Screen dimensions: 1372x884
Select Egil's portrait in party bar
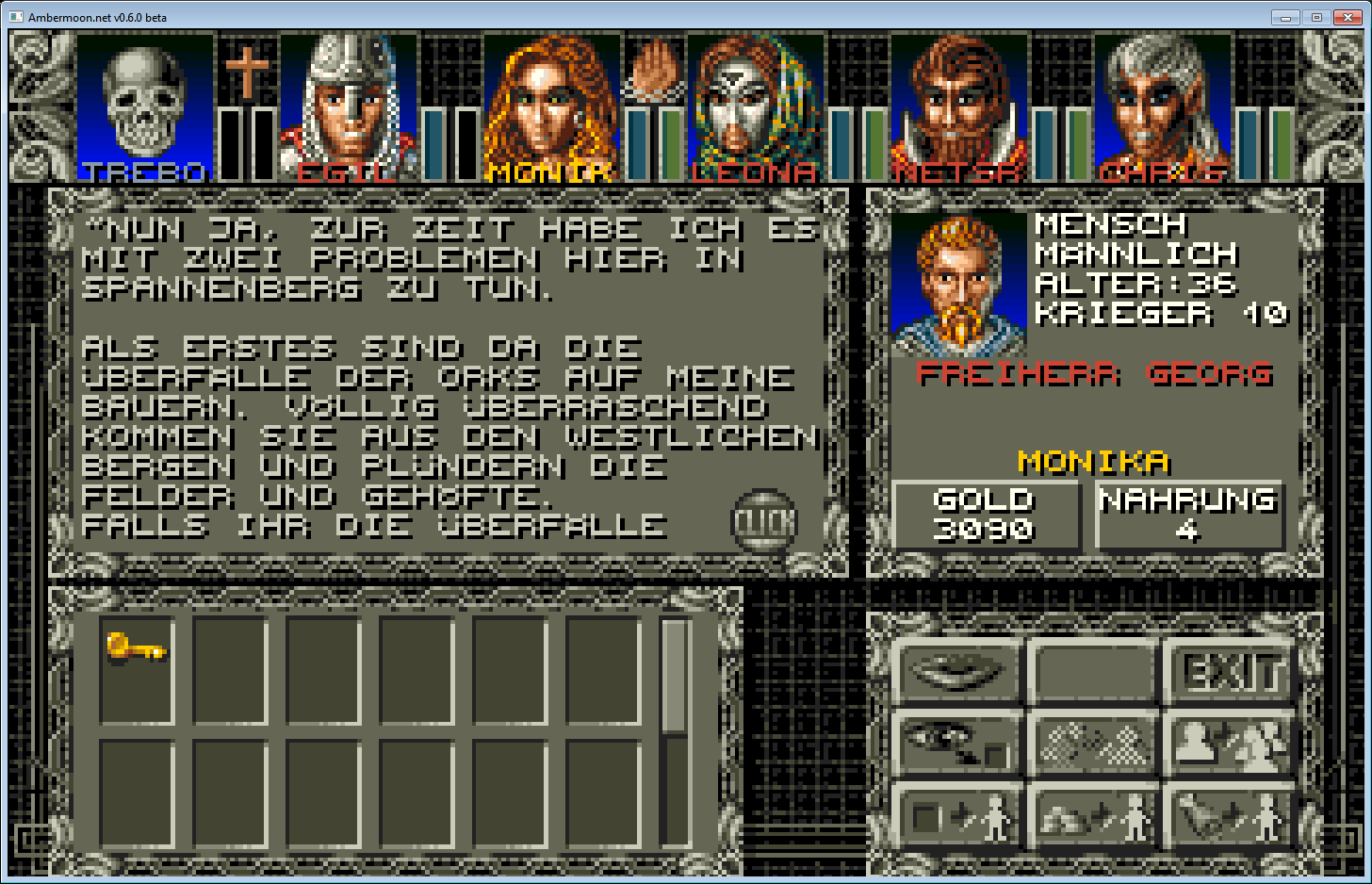348,106
